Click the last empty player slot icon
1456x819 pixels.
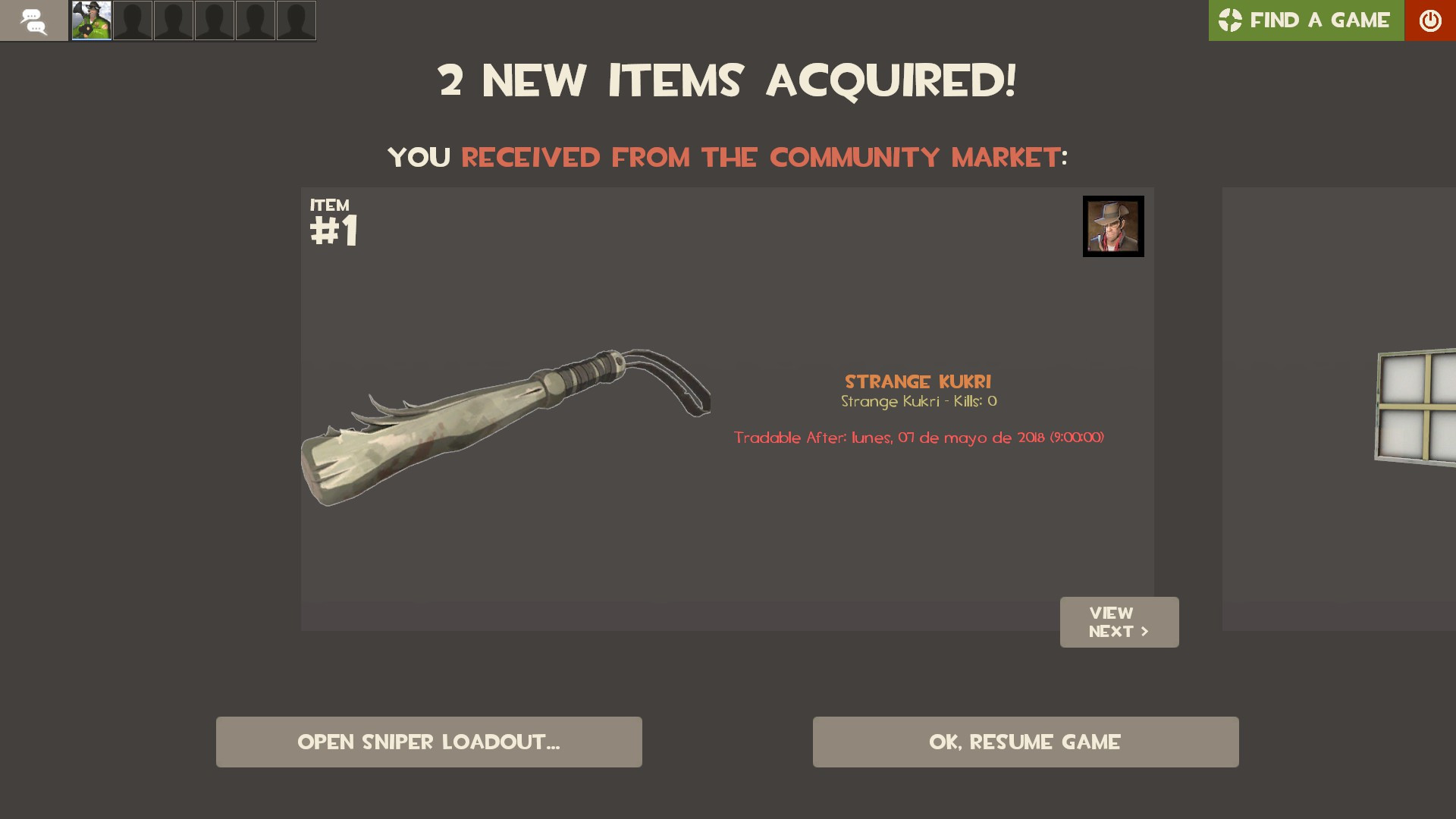tap(296, 20)
